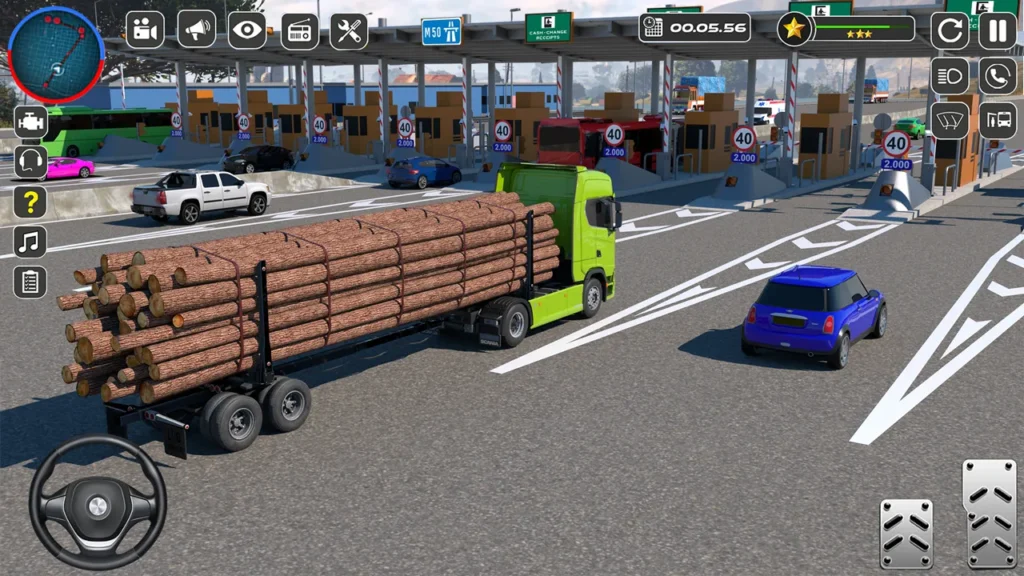
Task: Step on the tall accelerator pedal
Action: (x=989, y=514)
